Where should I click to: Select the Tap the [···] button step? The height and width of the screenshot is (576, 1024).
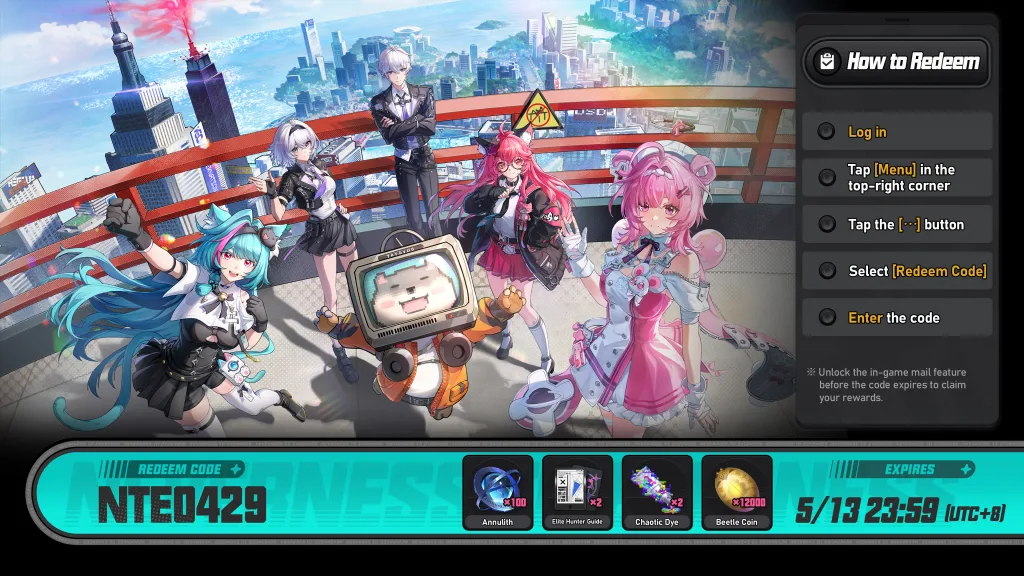click(x=897, y=225)
